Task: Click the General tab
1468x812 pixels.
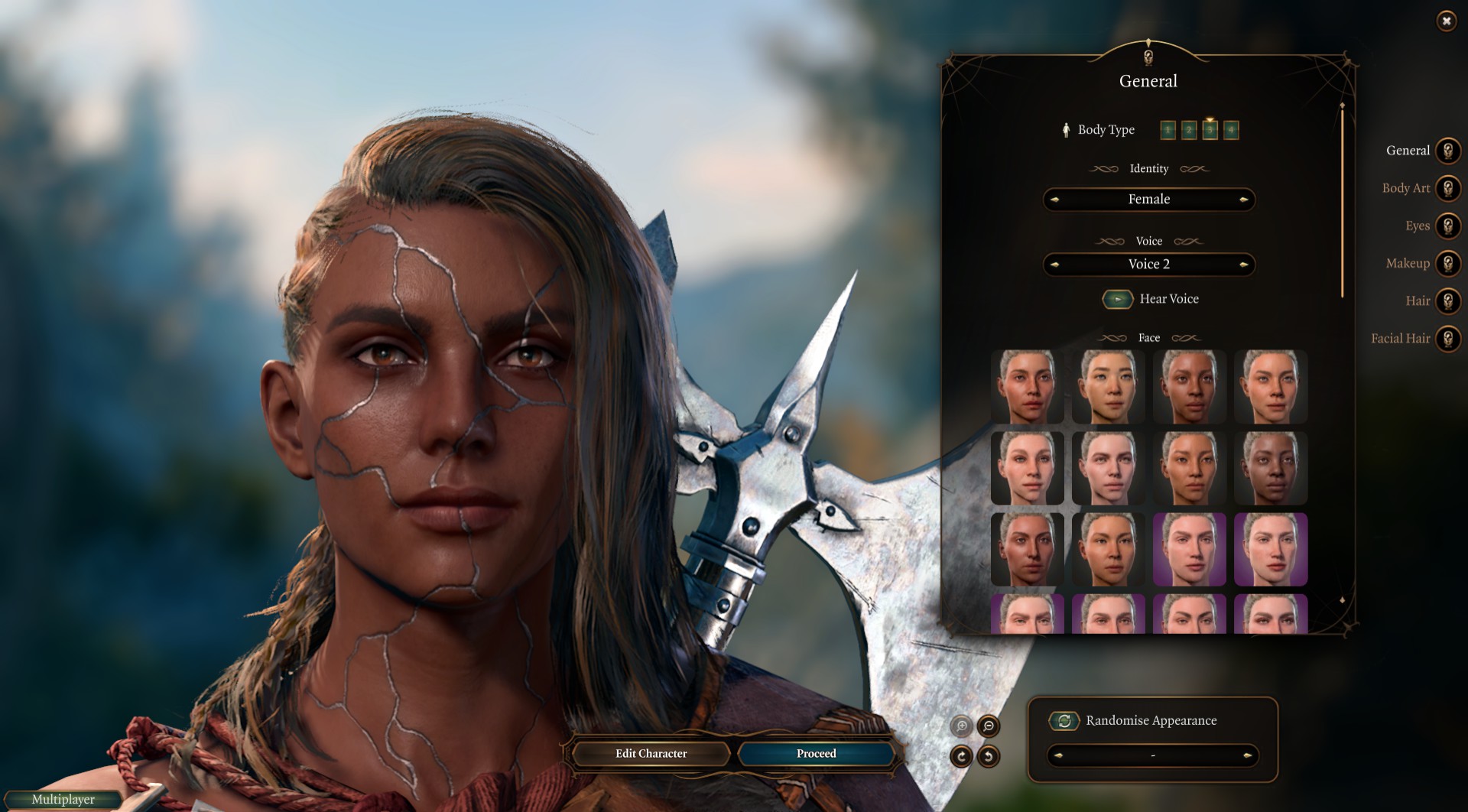Action: point(1447,151)
